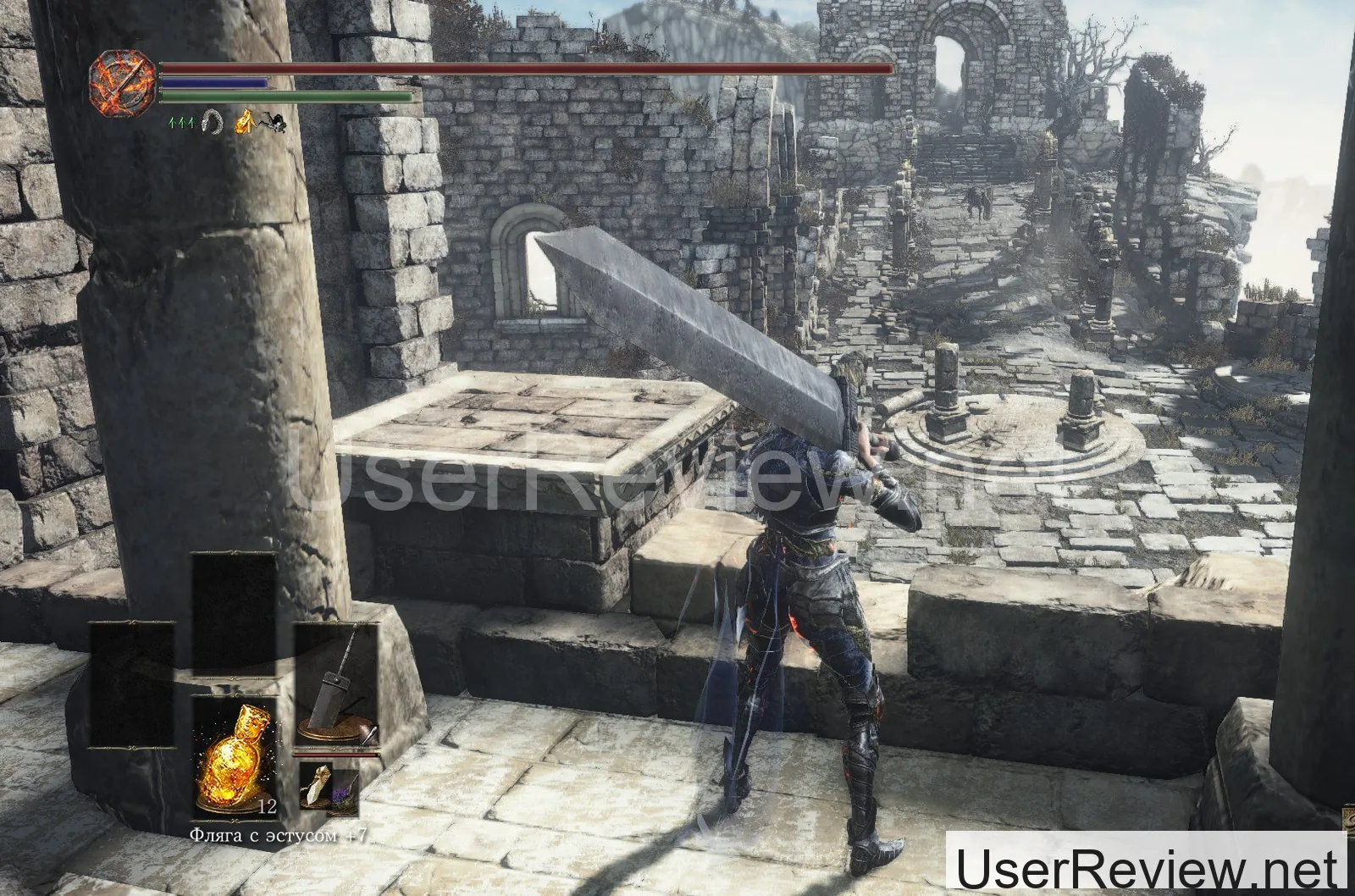Click the fiery covenant emblem beside the bars
The height and width of the screenshot is (896, 1355).
point(123,79)
